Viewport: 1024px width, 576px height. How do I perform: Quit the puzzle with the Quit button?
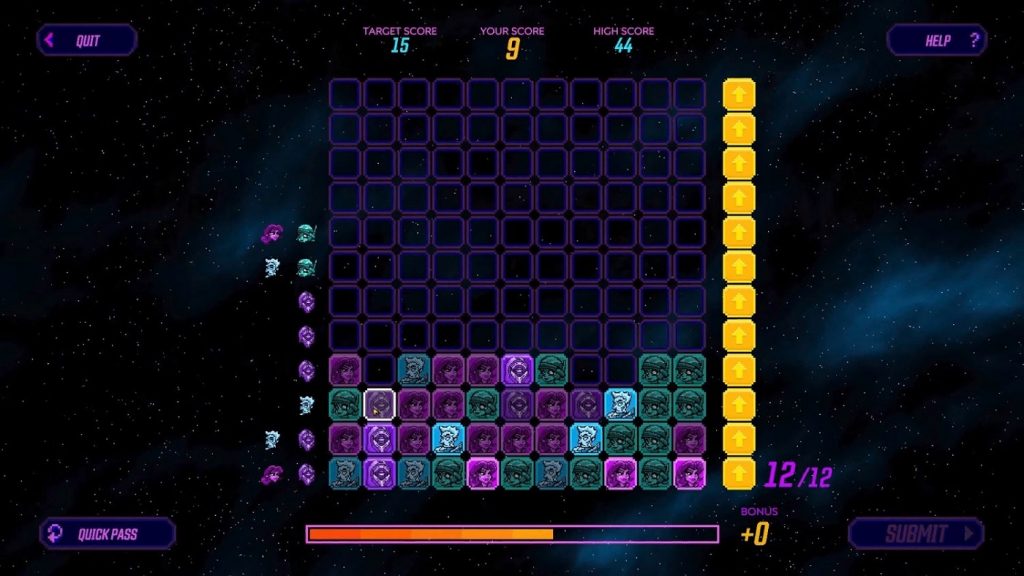[86, 41]
